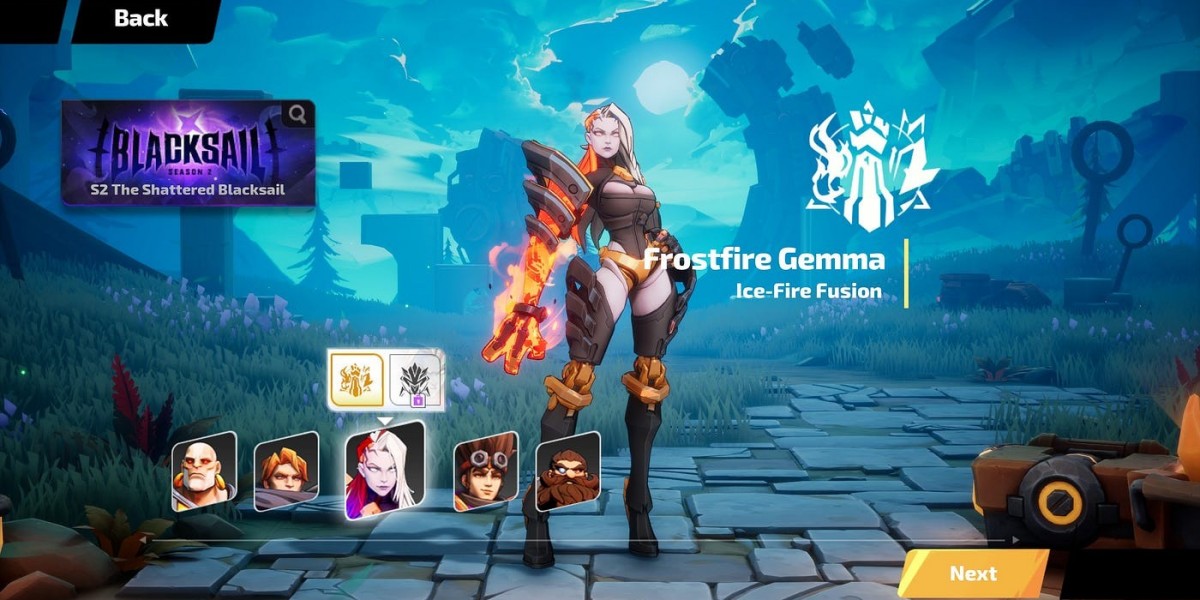Click the magnifier icon on the Blacksail banner
This screenshot has width=1200, height=600.
(296, 115)
